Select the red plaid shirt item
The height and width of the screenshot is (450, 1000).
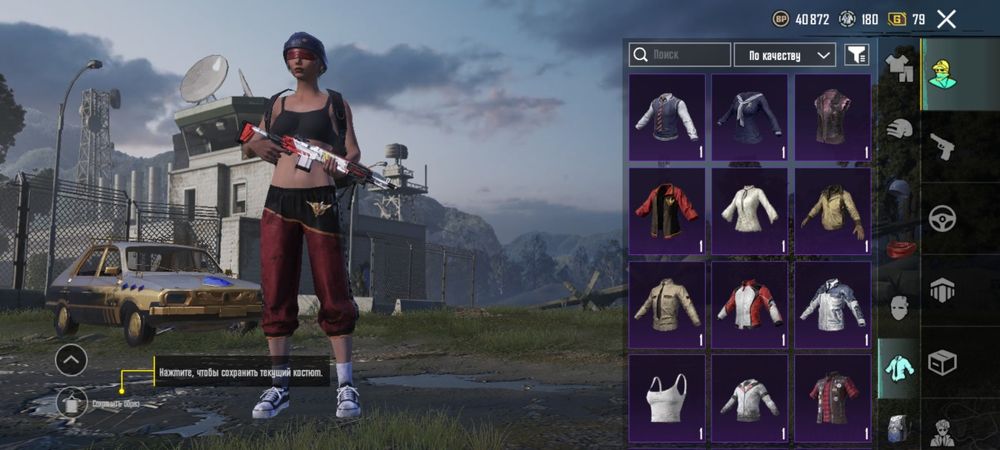pos(833,397)
